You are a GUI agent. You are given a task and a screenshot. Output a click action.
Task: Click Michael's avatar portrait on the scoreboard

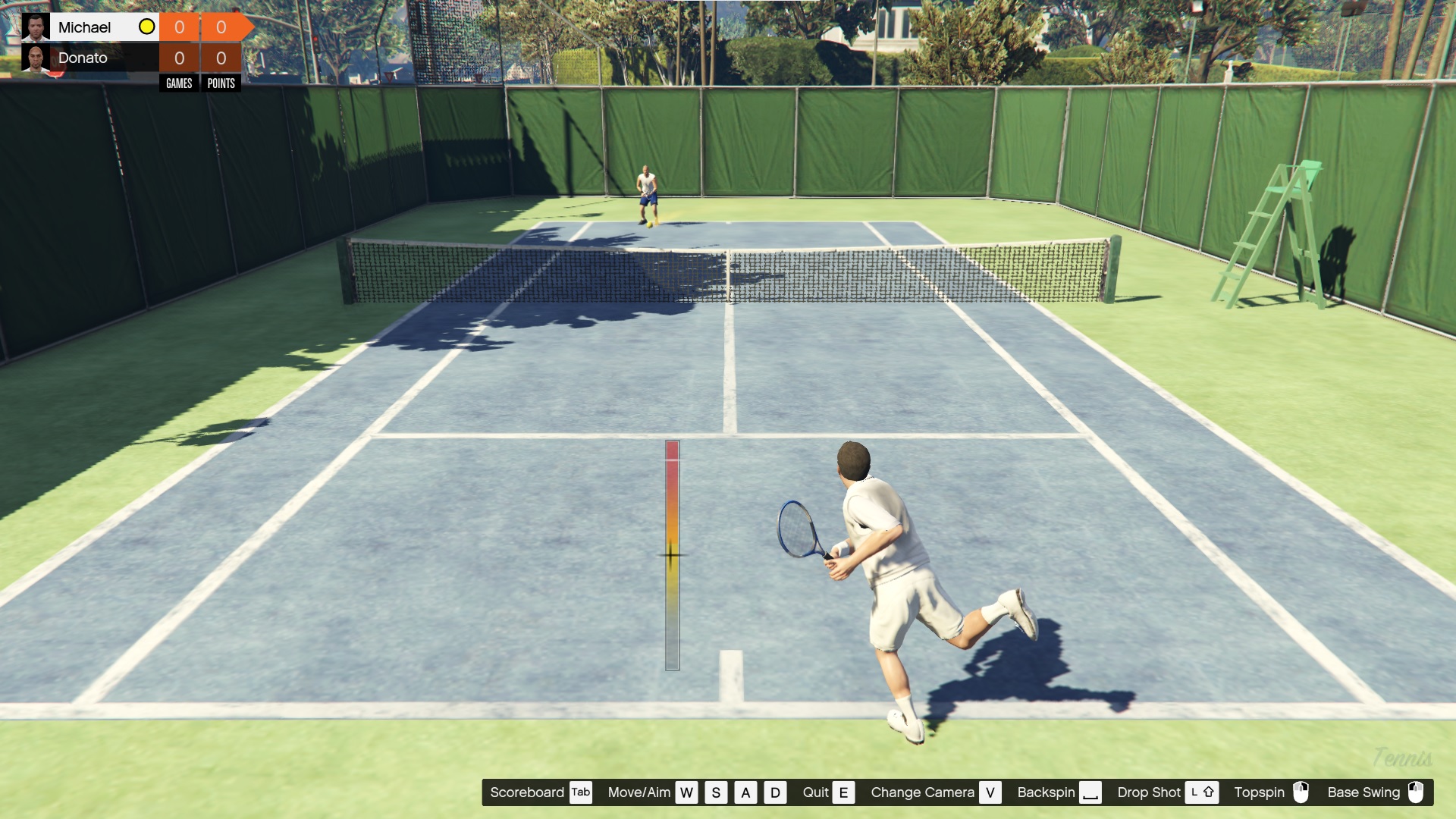[36, 26]
